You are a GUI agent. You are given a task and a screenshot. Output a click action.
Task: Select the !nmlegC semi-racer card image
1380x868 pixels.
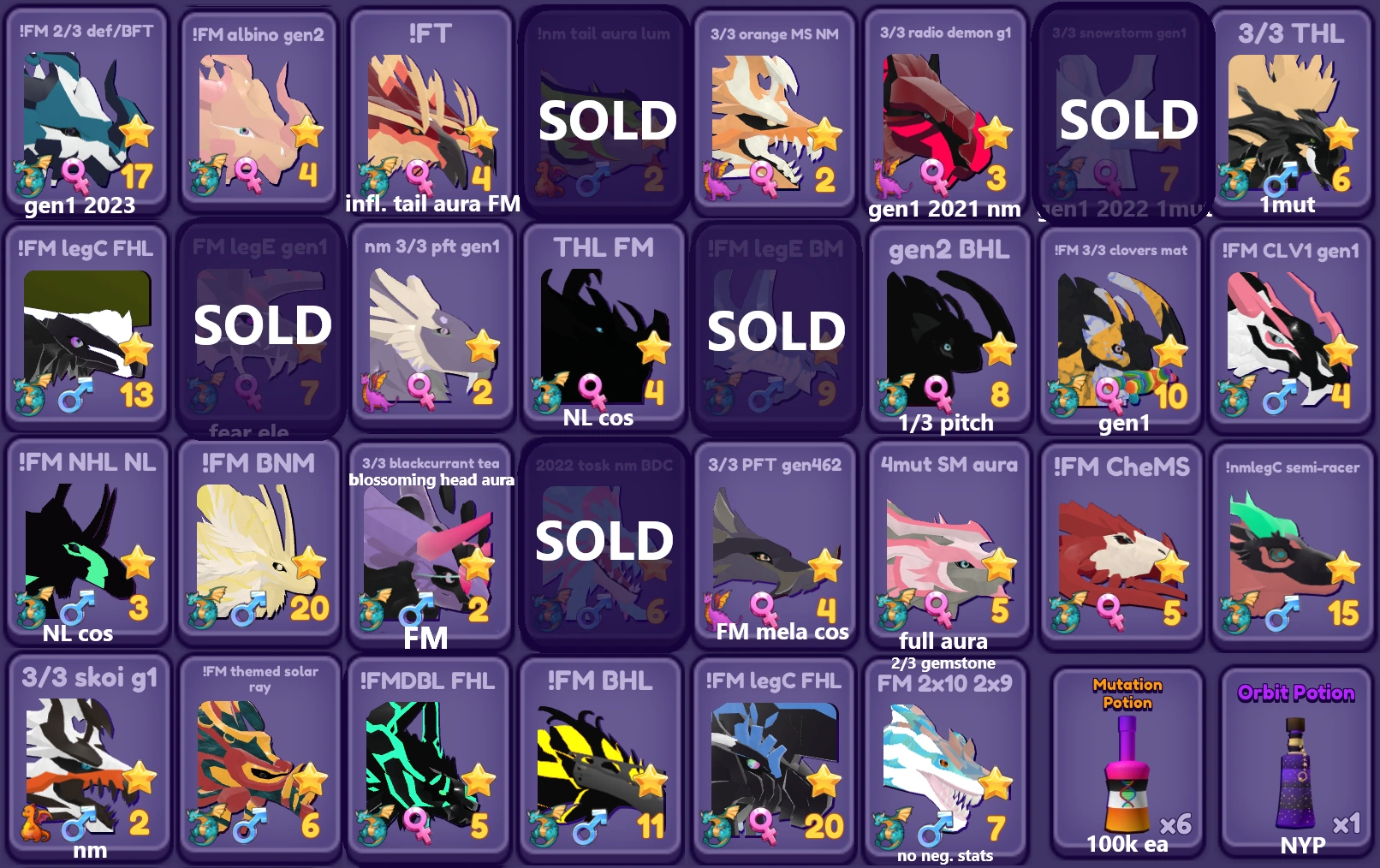coord(1290,548)
